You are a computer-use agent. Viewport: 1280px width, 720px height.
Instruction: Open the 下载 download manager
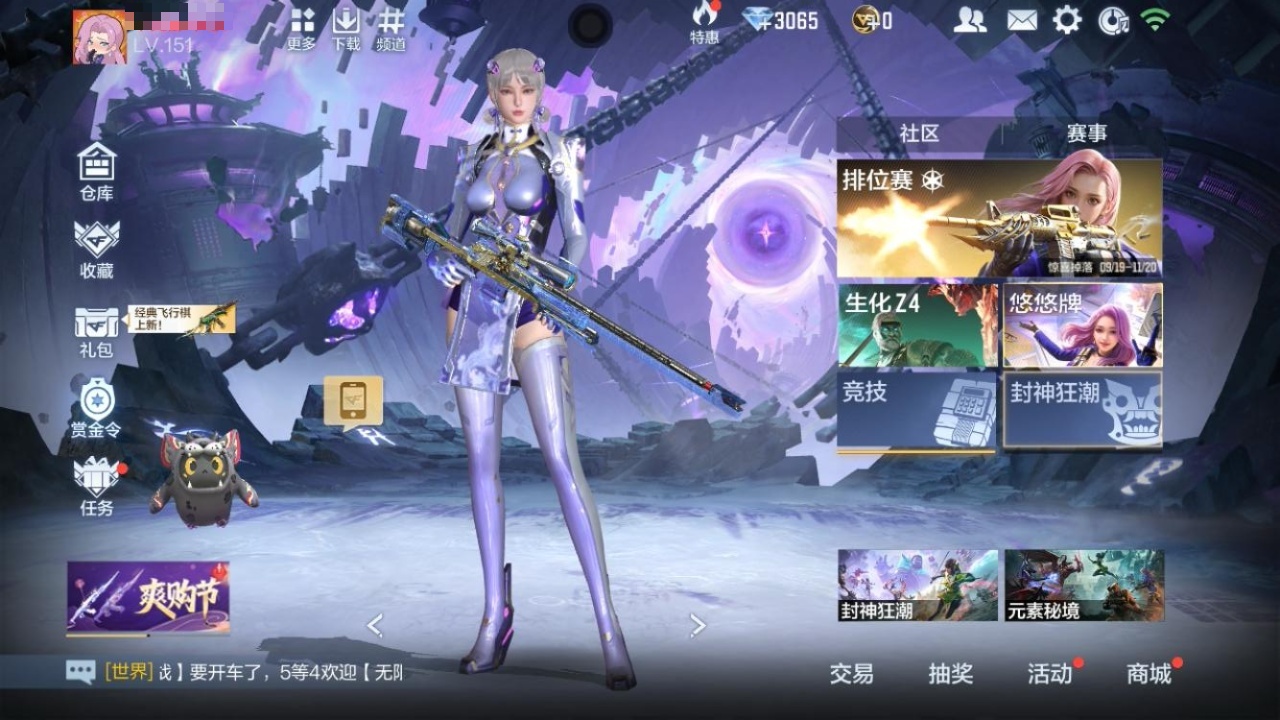(346, 28)
